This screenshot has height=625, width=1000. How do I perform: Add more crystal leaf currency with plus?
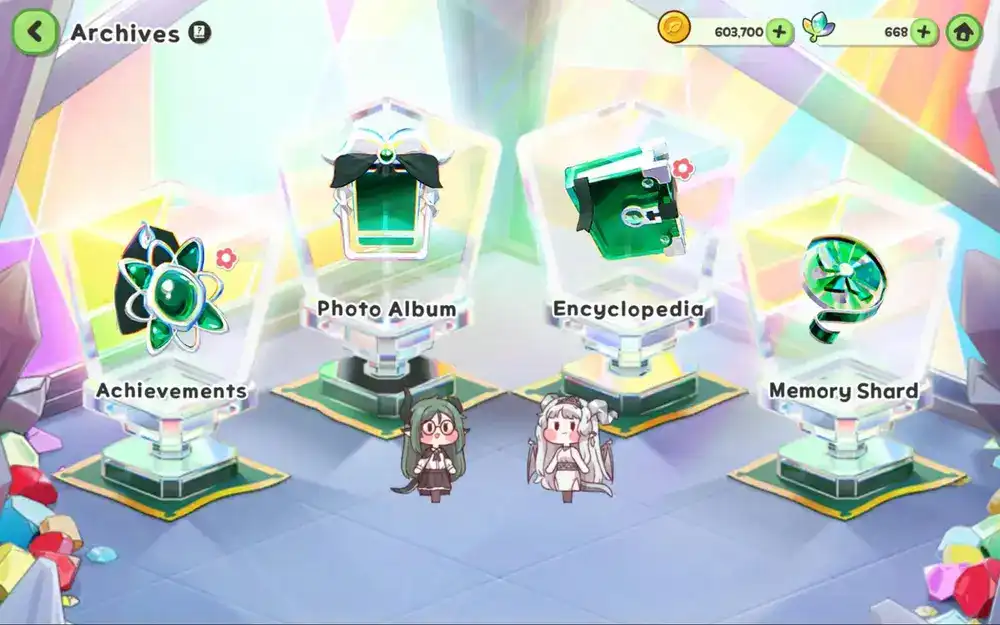[x=923, y=32]
